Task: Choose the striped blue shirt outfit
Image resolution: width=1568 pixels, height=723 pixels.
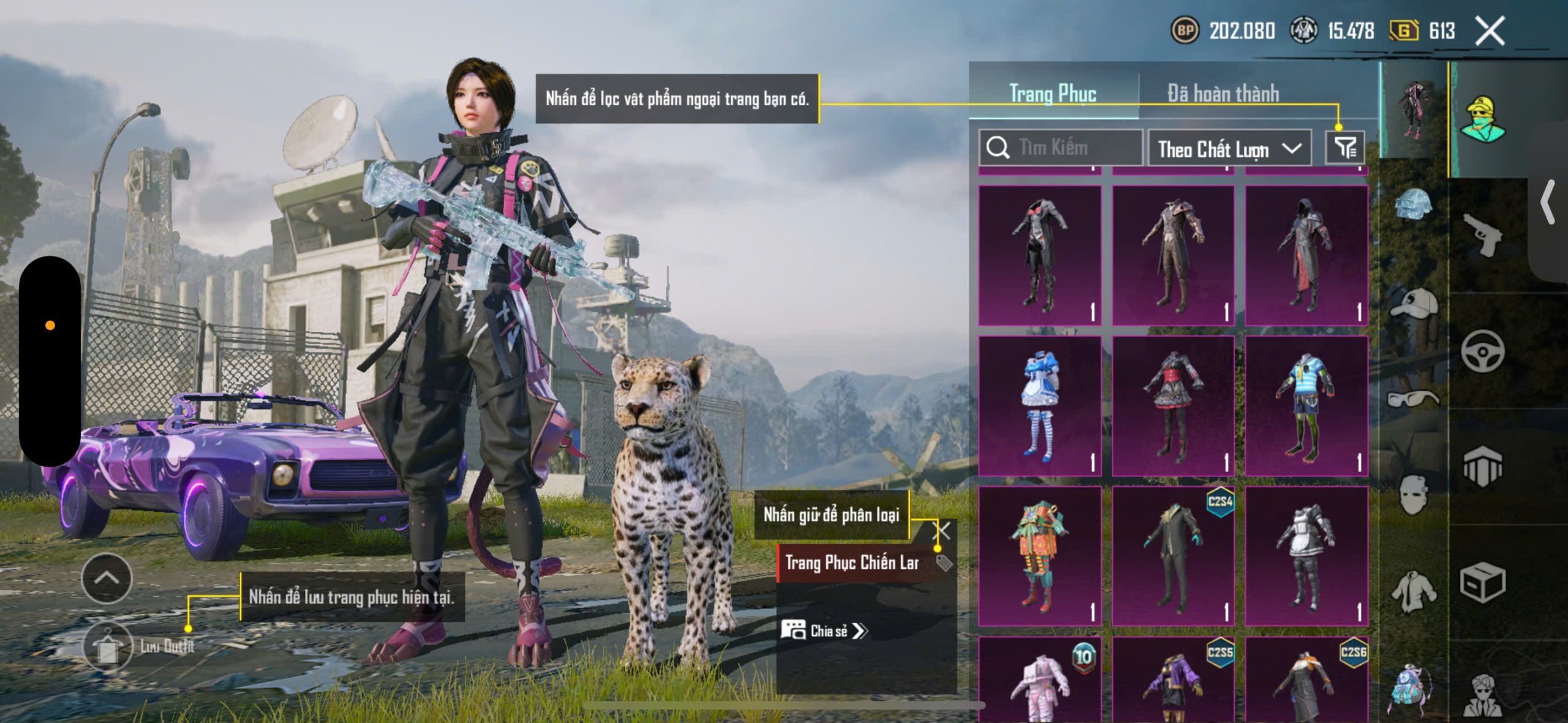Action: pyautogui.click(x=1306, y=405)
